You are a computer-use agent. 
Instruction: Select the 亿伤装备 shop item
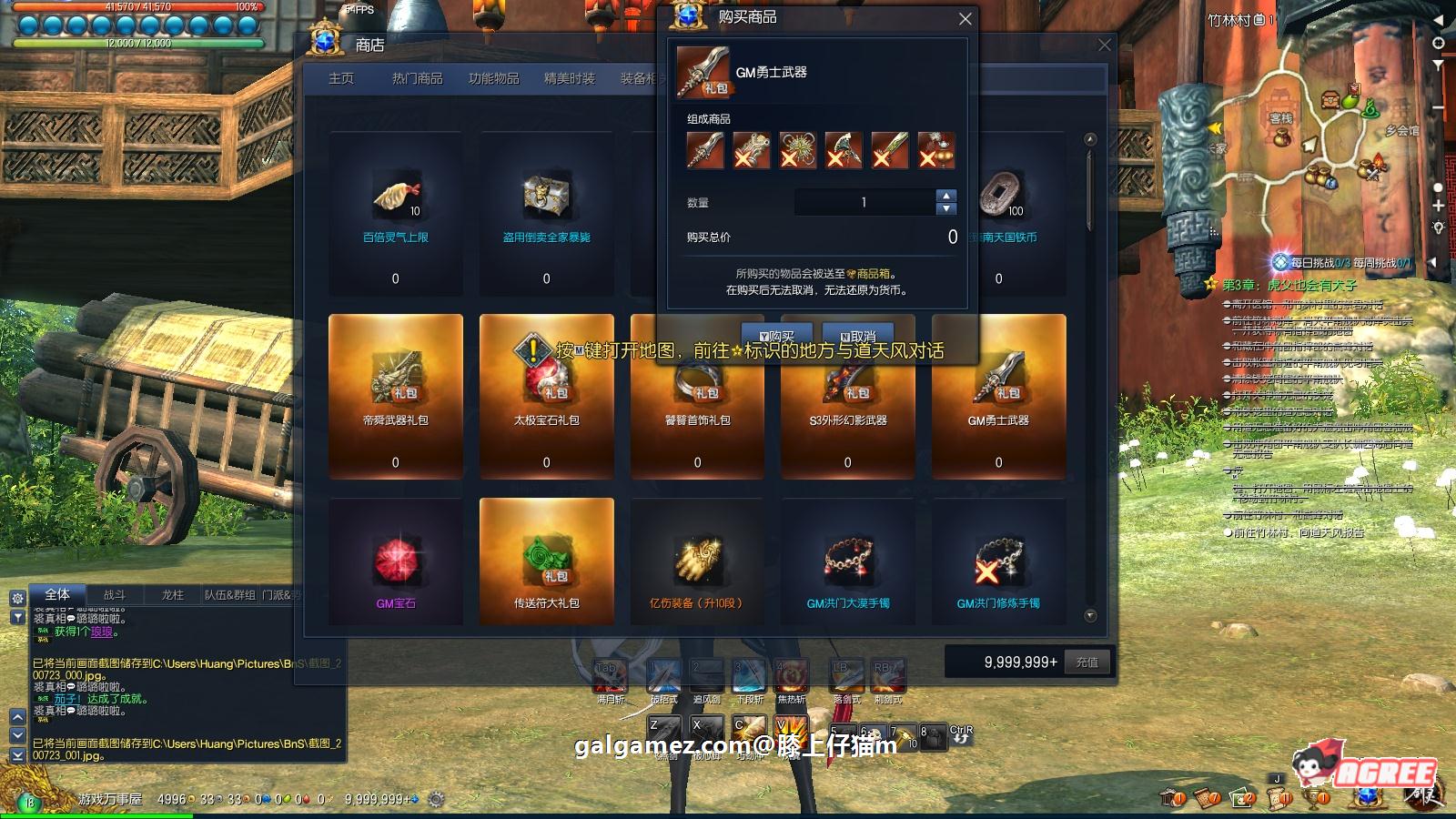point(697,561)
